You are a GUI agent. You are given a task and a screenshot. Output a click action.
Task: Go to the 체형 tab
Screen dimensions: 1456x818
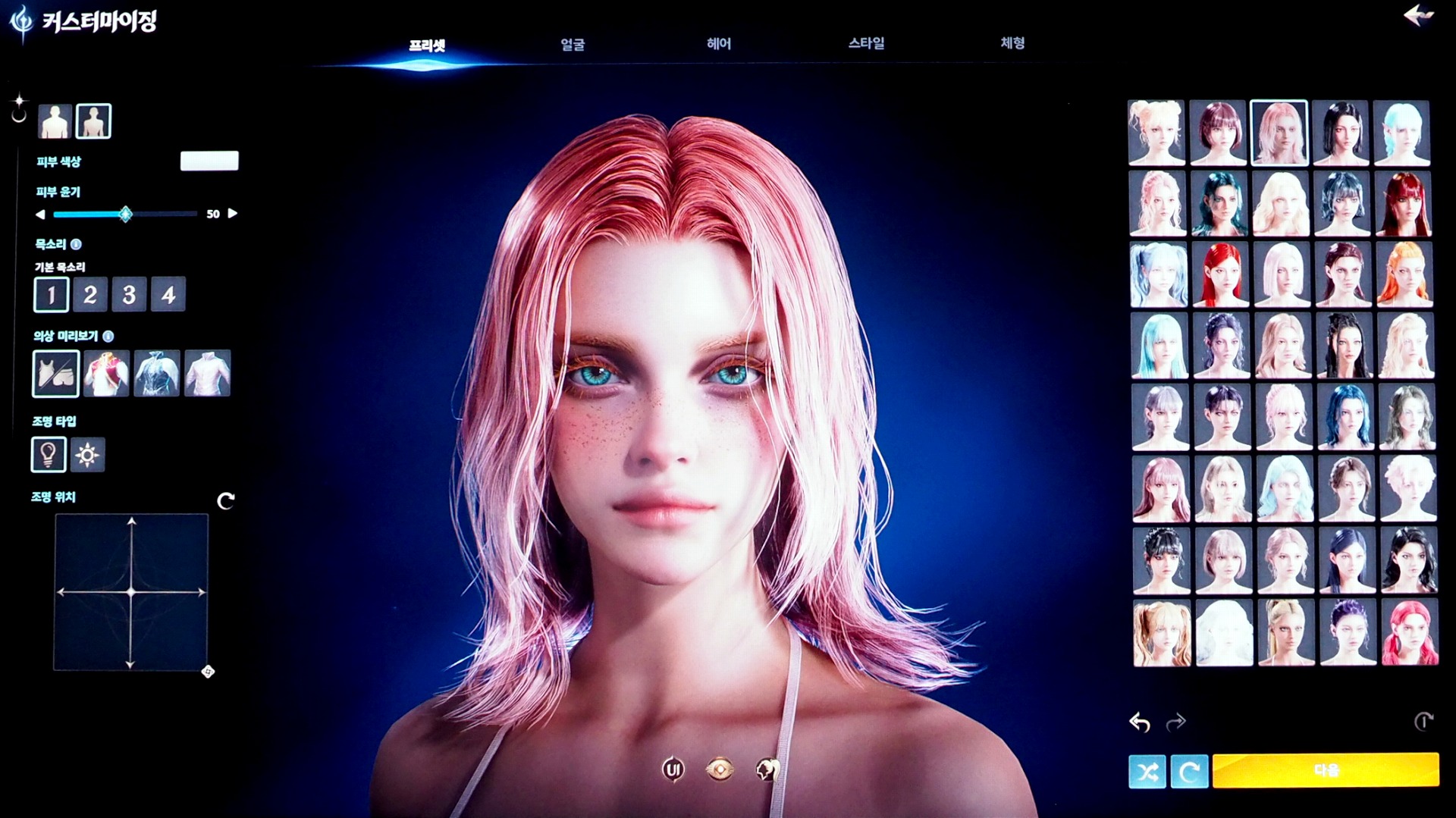coord(1012,43)
